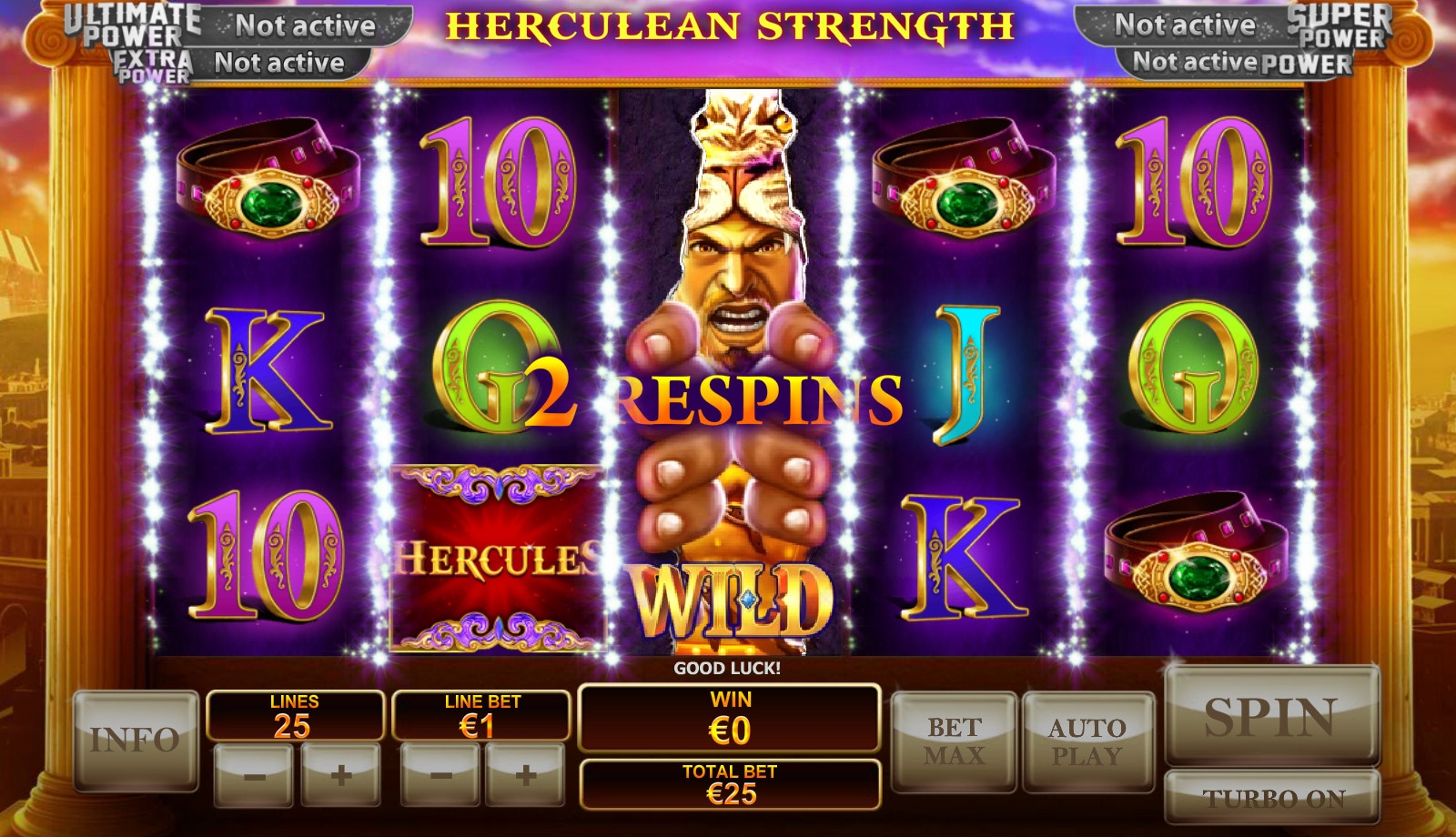
Task: Lower the line bet amount
Action: [440, 775]
